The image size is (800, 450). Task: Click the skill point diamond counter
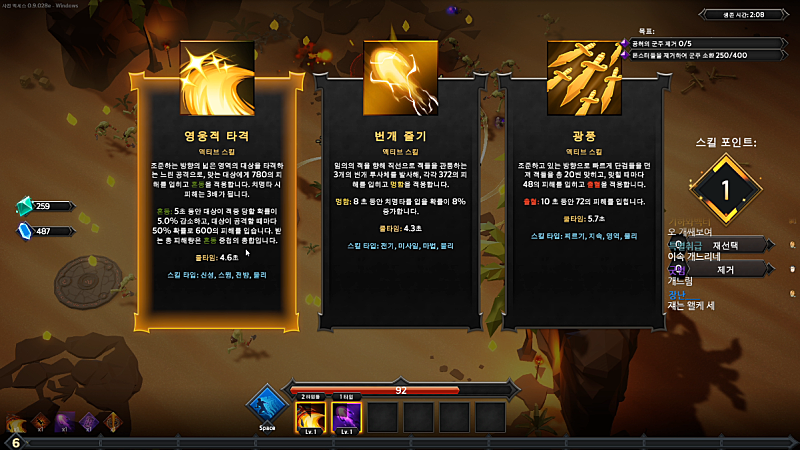click(x=727, y=189)
